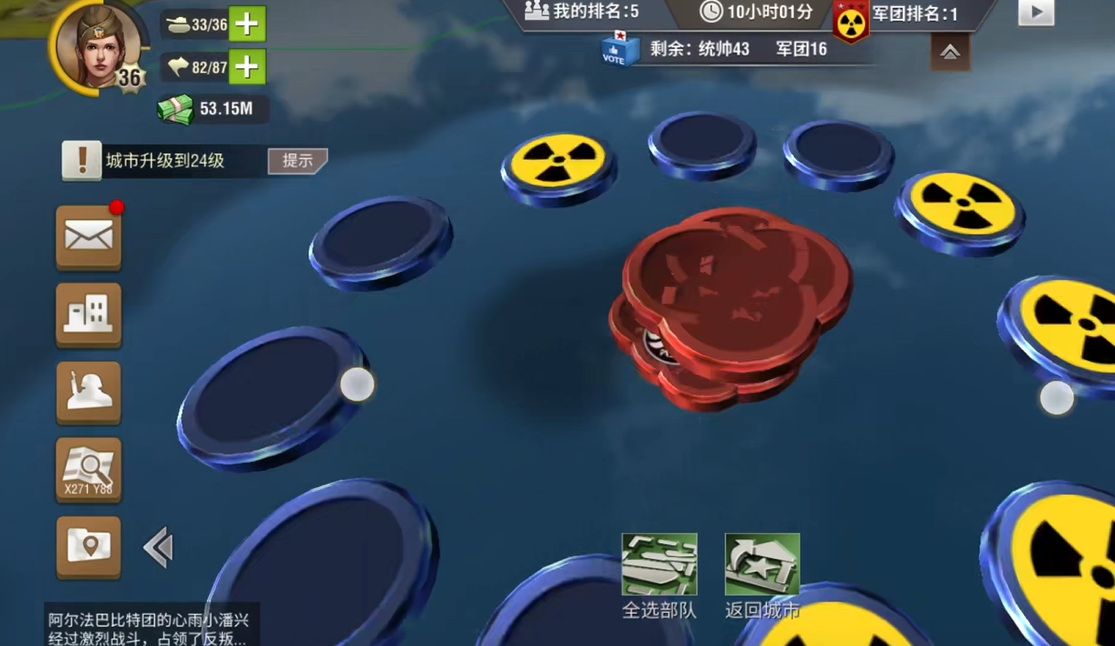Select all troops with 全选部队
The width and height of the screenshot is (1115, 646).
[x=659, y=575]
